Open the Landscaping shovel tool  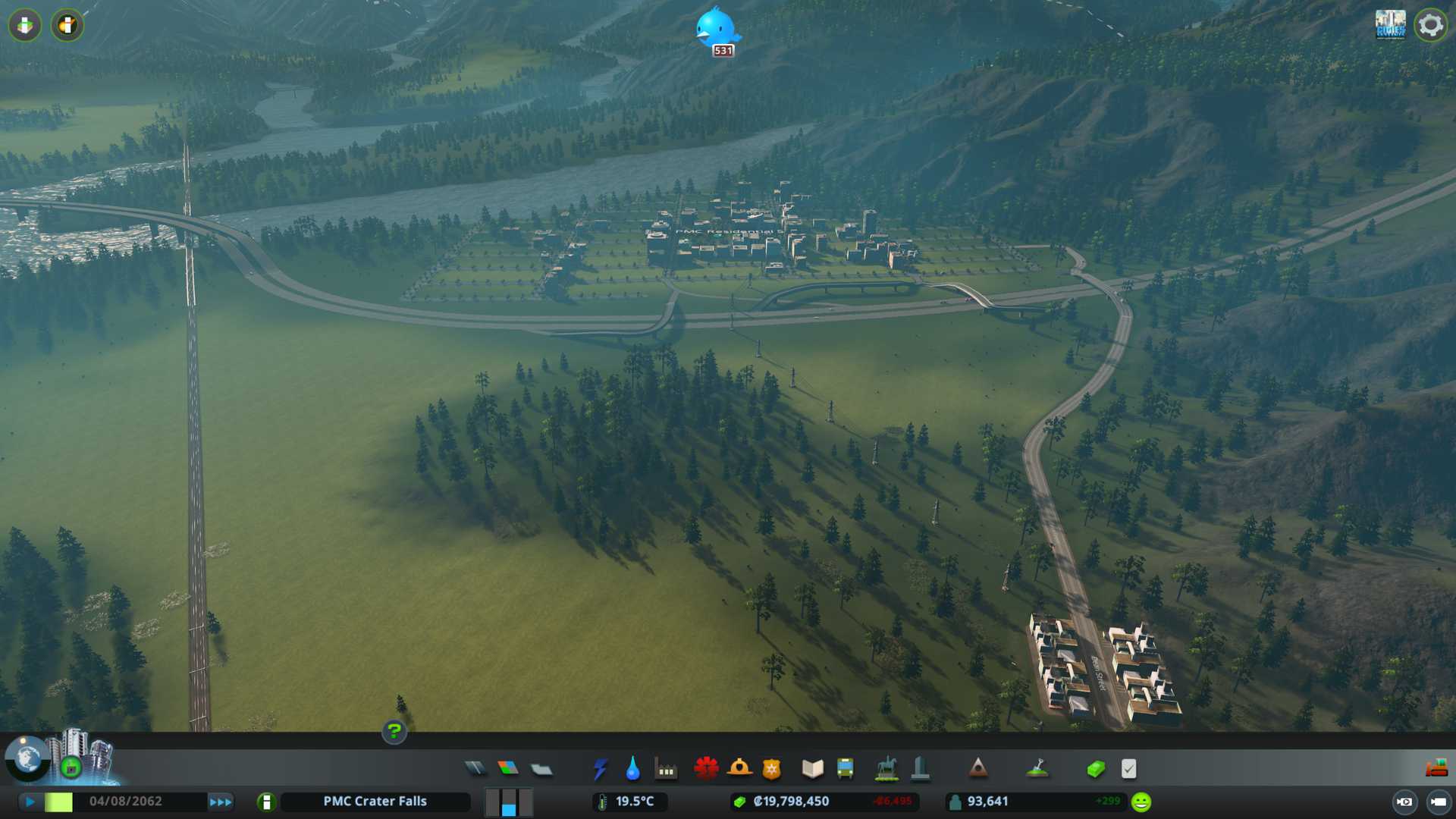[x=1037, y=769]
